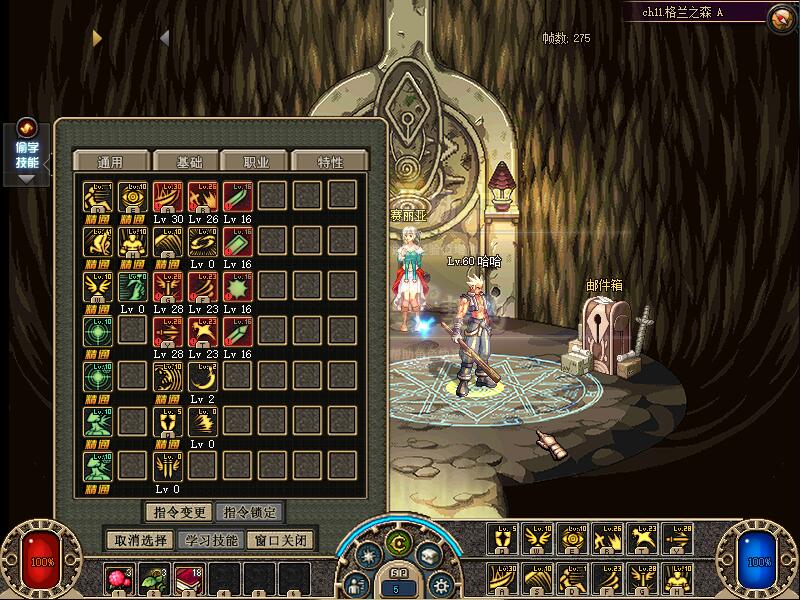Open the gear settings icon
The height and width of the screenshot is (600, 800).
(438, 585)
